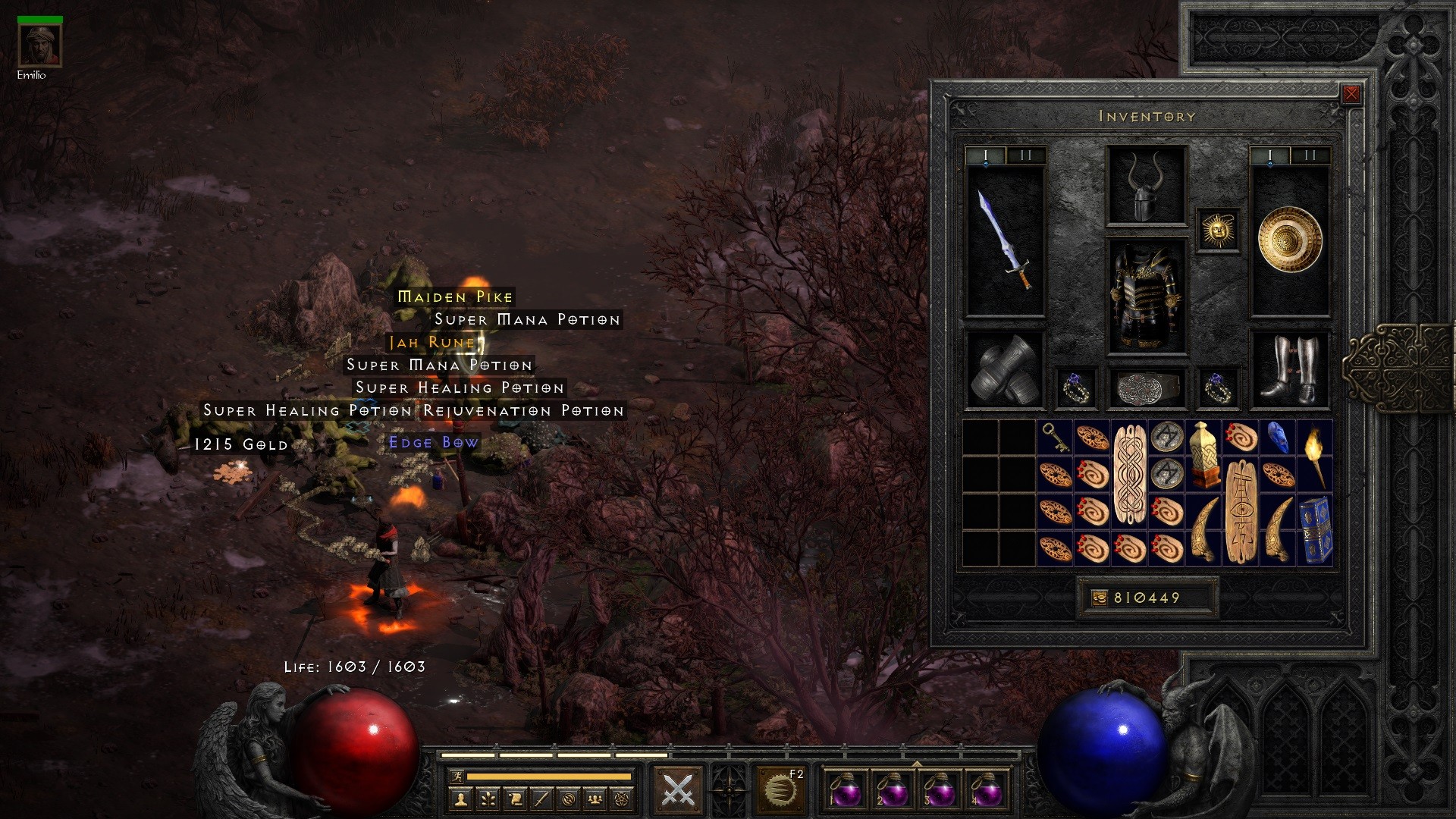Select the equipped belt slot
Screen dimensions: 1456x819
(1146, 388)
